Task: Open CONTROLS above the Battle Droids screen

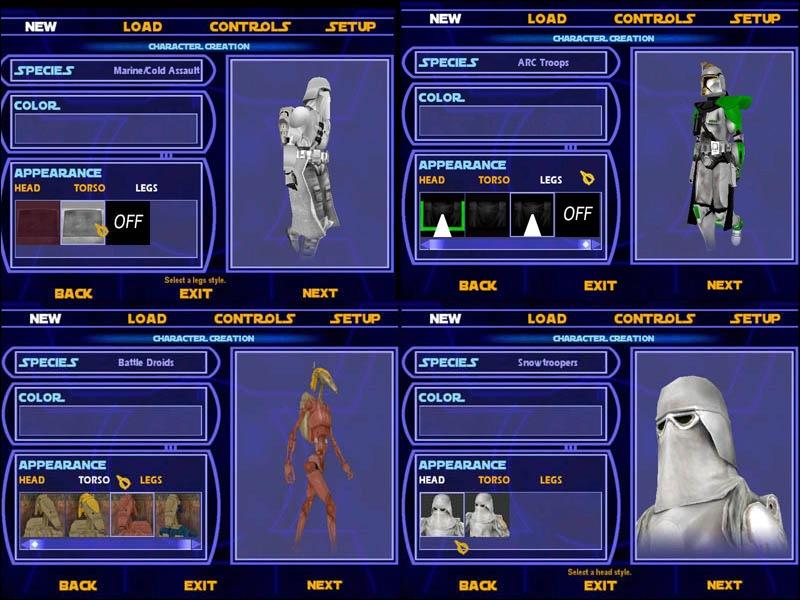Action: [254, 318]
